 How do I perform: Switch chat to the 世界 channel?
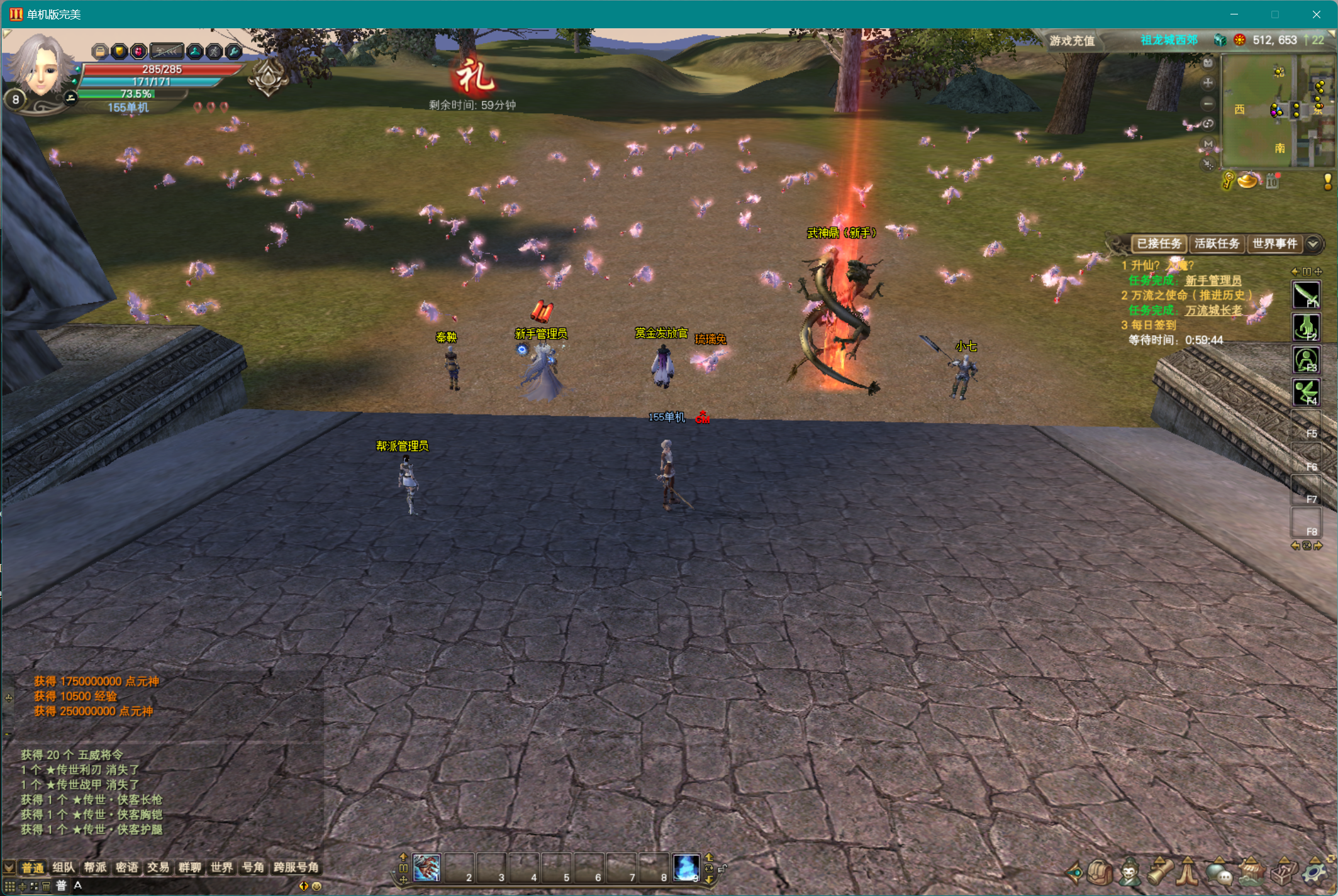pos(221,868)
